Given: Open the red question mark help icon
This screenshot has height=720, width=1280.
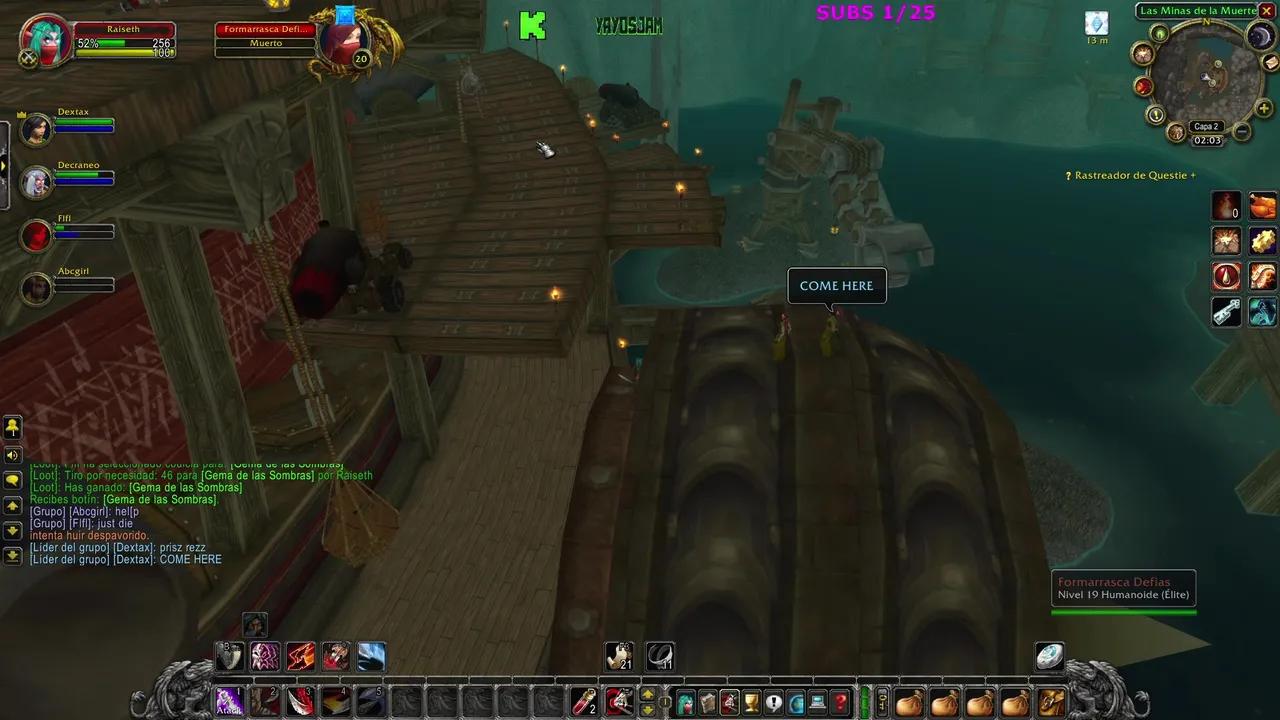Looking at the screenshot, I should [x=838, y=701].
